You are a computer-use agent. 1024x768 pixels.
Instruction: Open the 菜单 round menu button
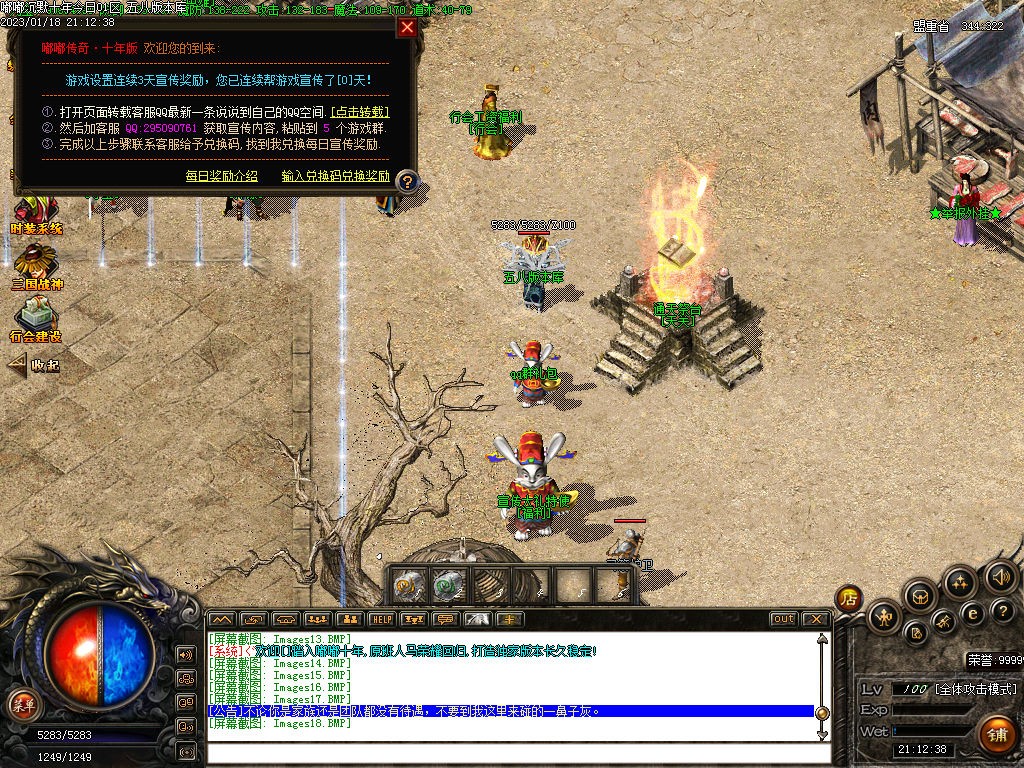(23, 705)
